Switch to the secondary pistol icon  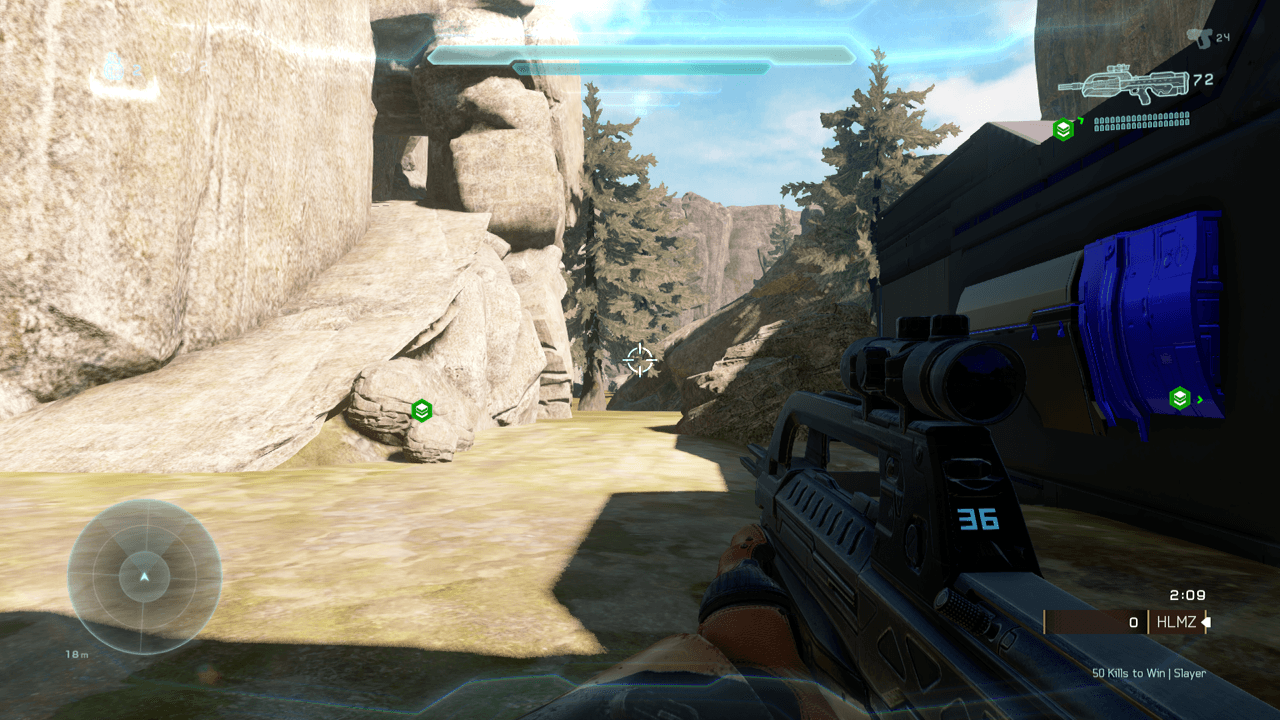[1198, 38]
